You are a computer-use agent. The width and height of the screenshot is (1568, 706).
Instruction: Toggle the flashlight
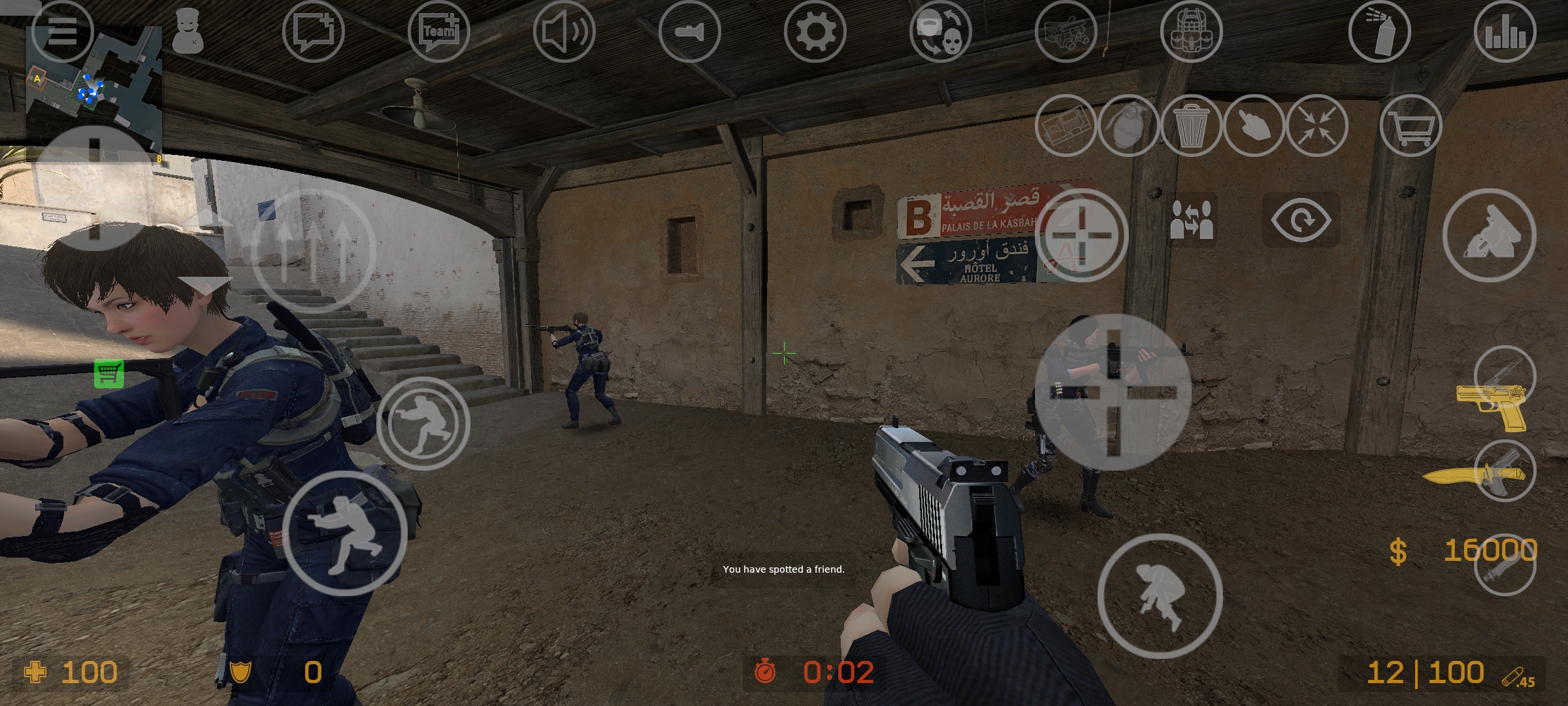click(689, 31)
